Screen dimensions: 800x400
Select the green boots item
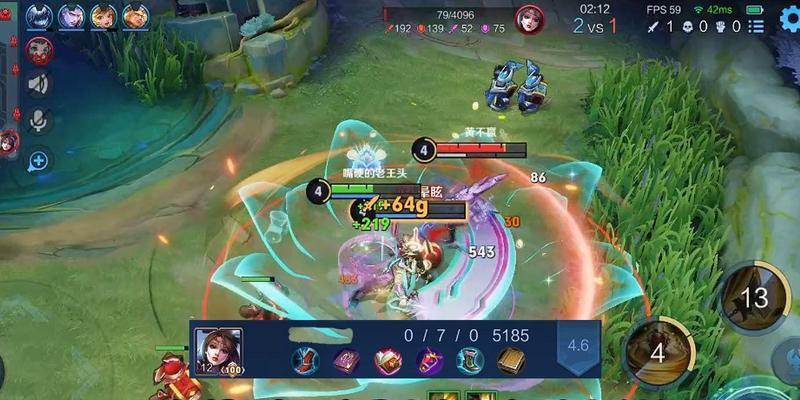470,360
